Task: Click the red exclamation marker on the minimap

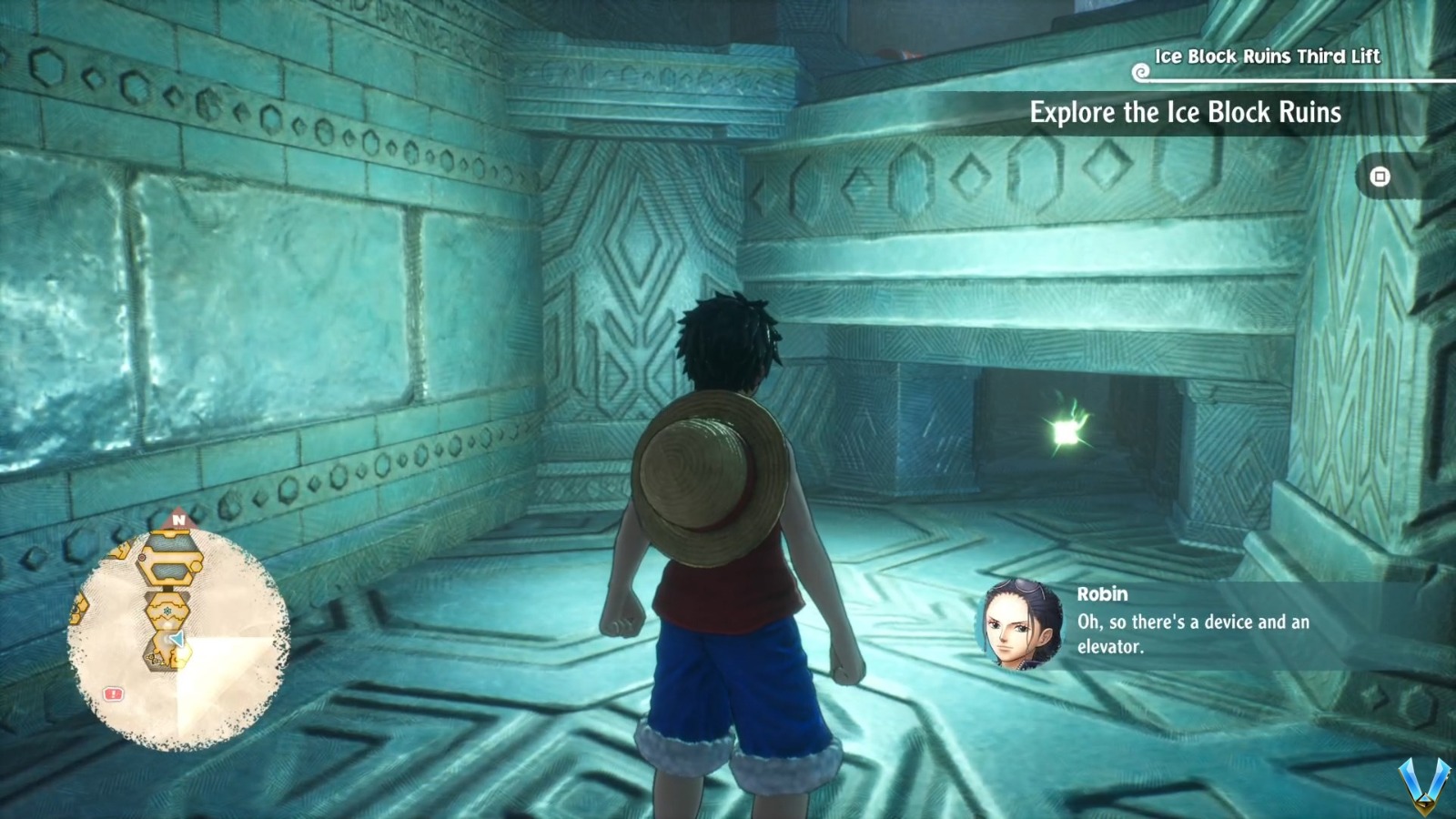Action: coord(113,693)
